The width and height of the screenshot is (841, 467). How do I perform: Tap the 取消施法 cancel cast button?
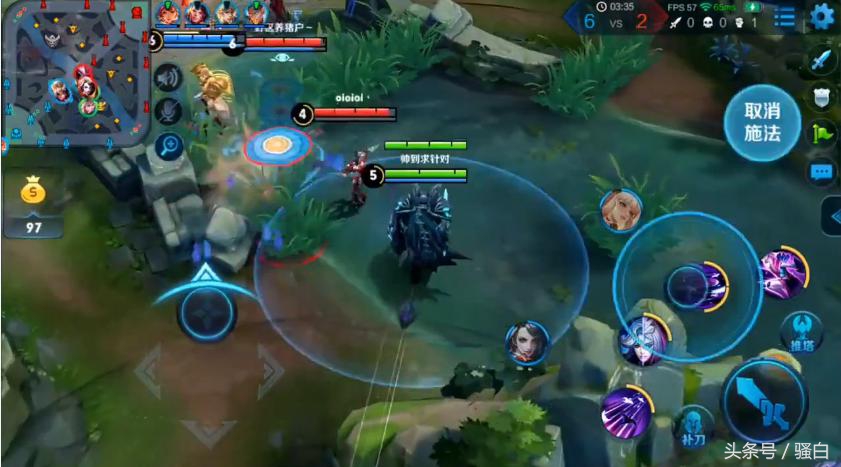(x=762, y=121)
